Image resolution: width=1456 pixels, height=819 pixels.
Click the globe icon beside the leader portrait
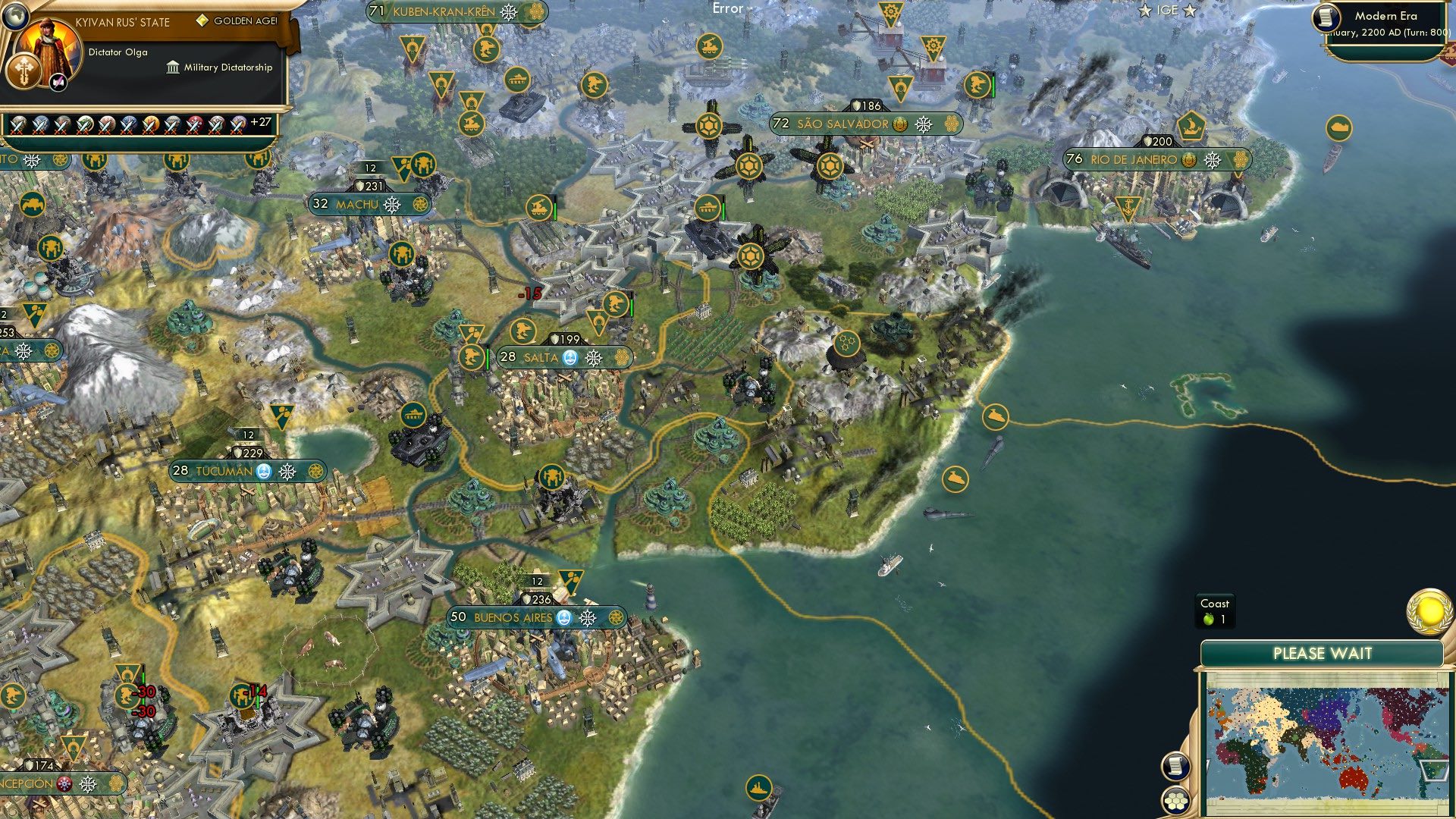pos(17,17)
